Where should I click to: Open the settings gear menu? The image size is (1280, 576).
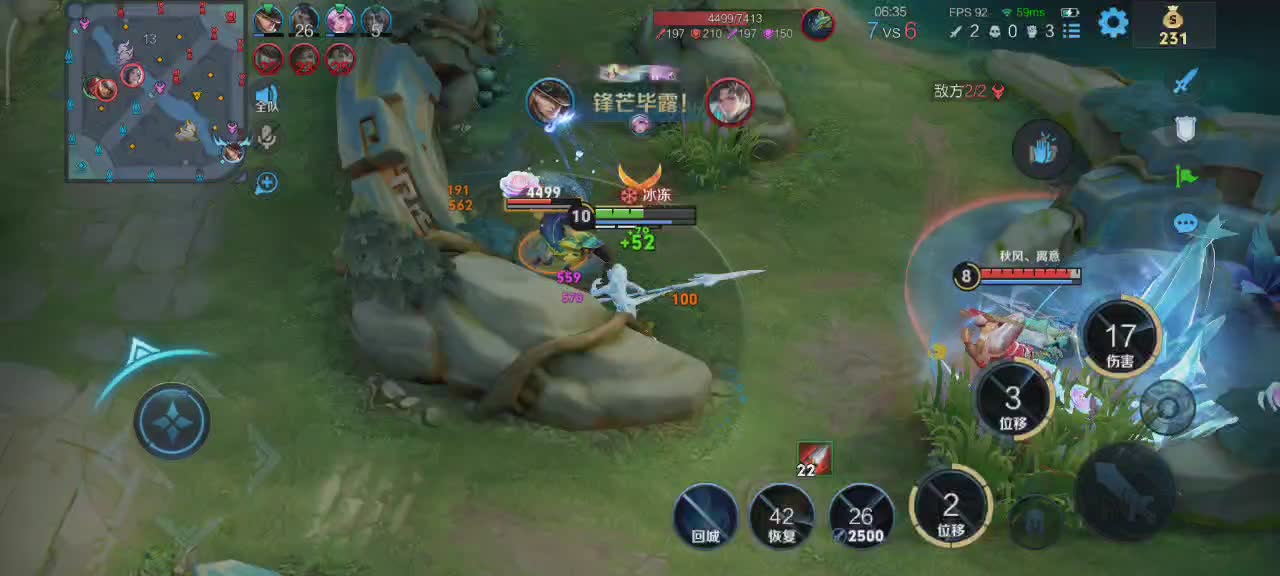pos(1113,23)
